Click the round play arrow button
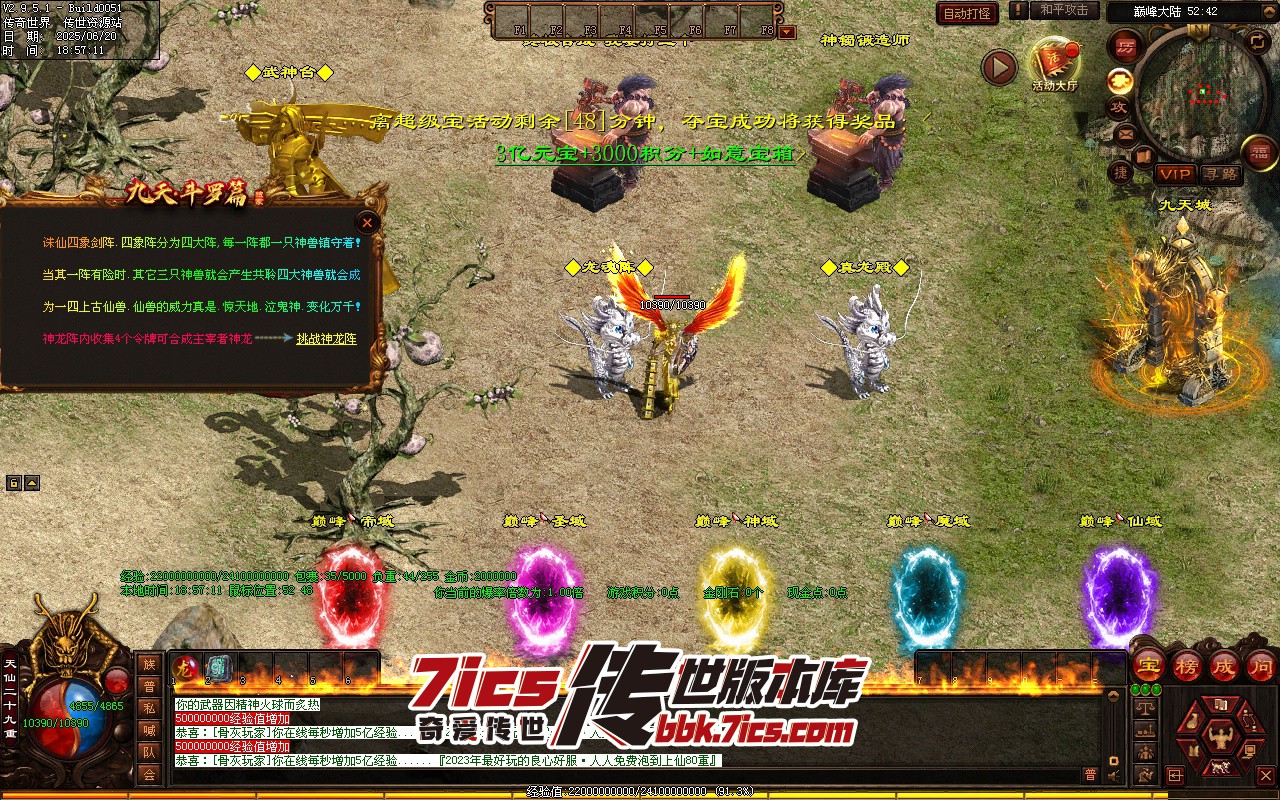 (998, 67)
